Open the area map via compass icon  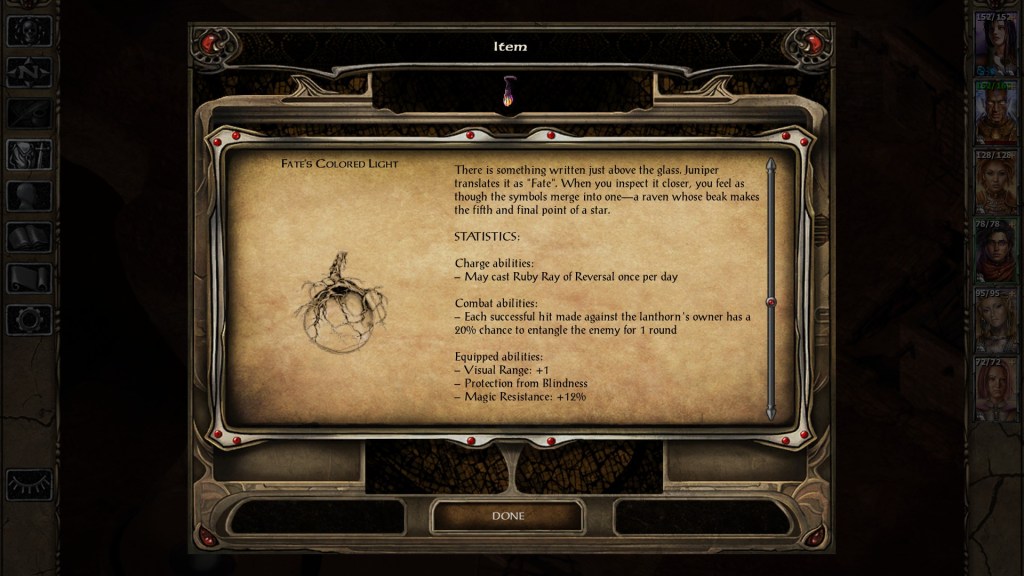[x=29, y=72]
